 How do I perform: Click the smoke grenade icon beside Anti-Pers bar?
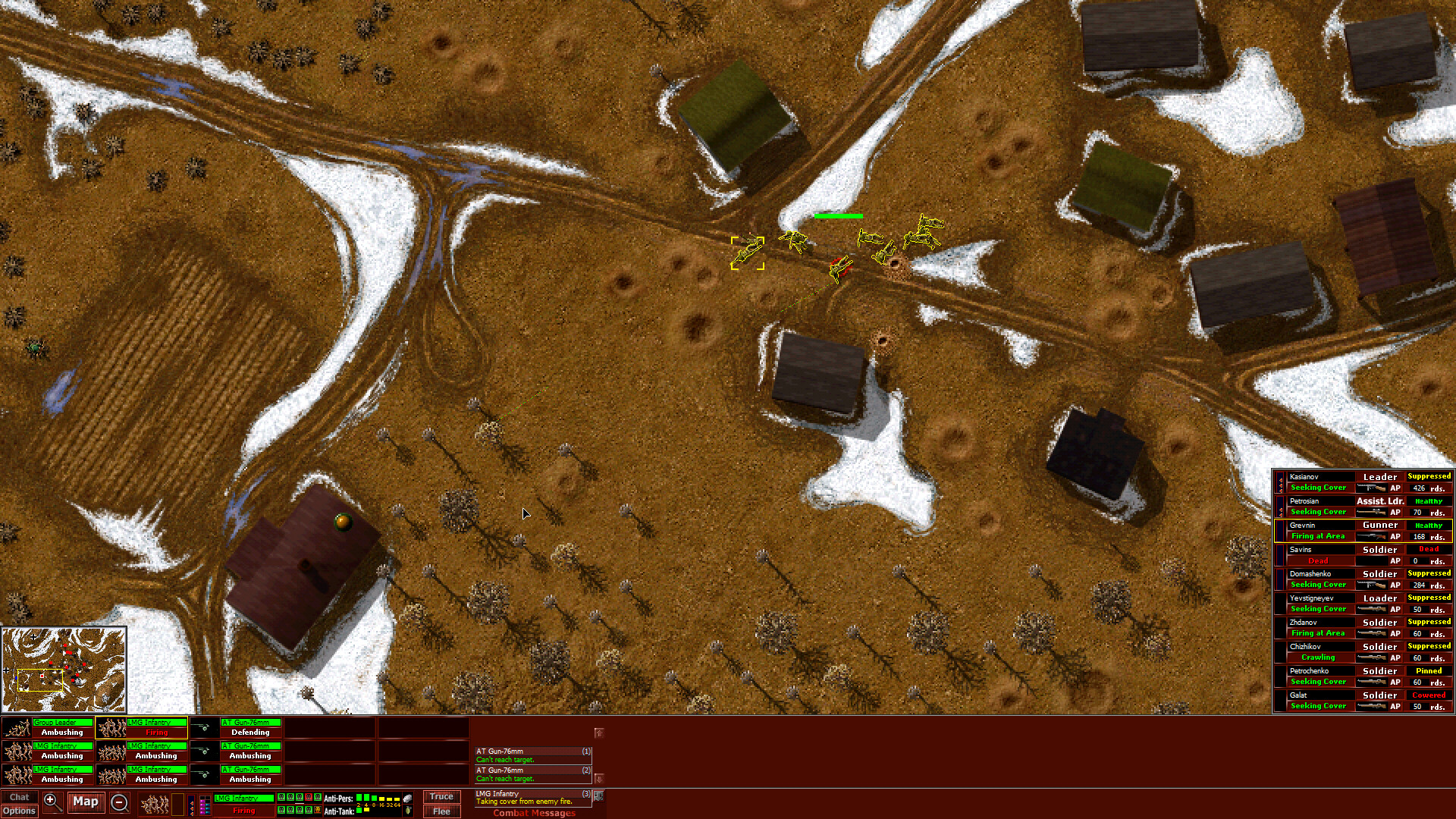coord(407,798)
